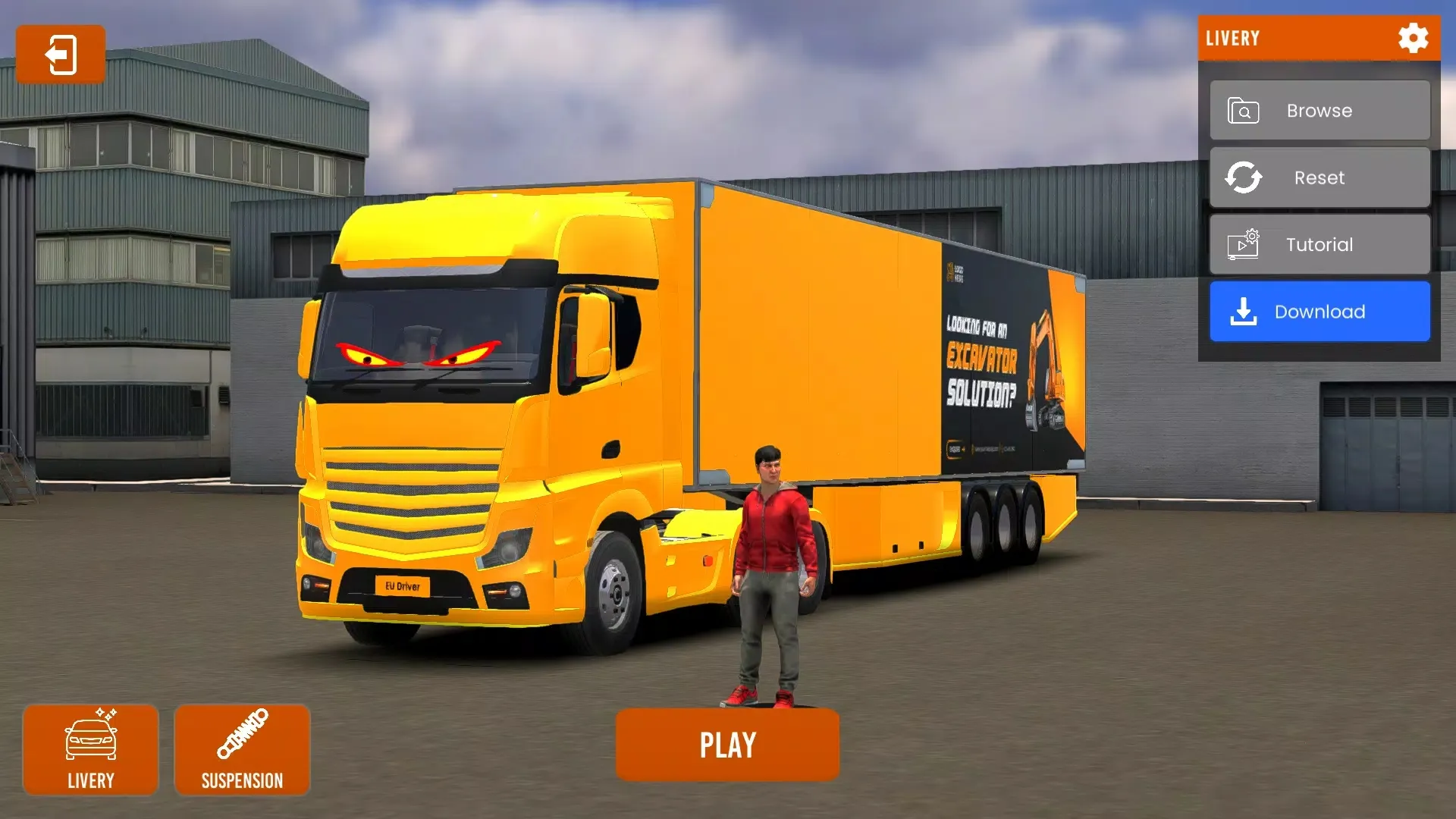Viewport: 1456px width, 819px height.
Task: Open the settings gear on the Livery panel
Action: (x=1412, y=39)
